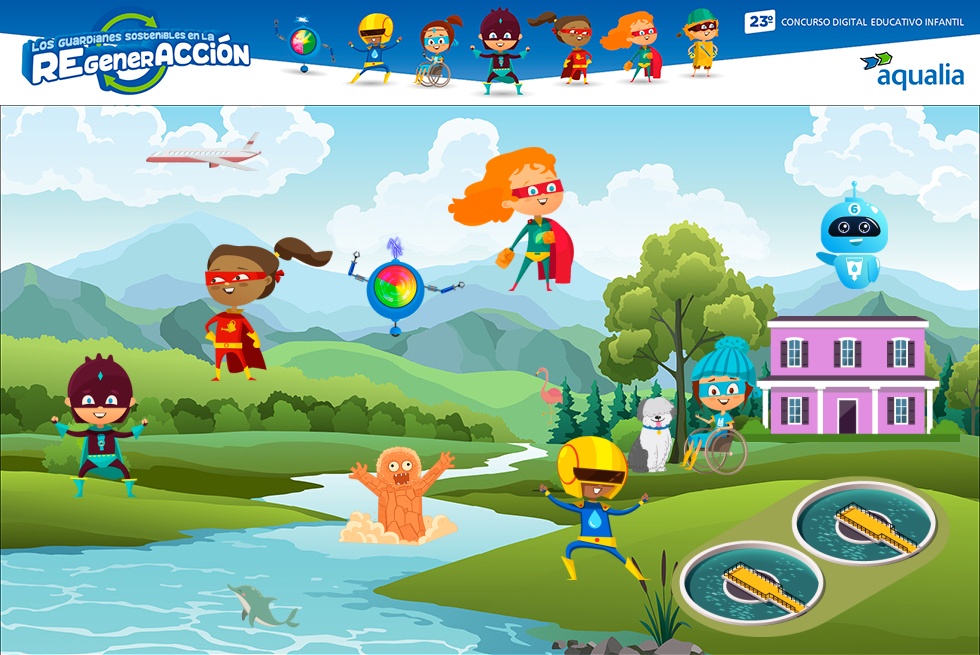Pick the rainbow-wheel robot in the scene

coord(396,285)
